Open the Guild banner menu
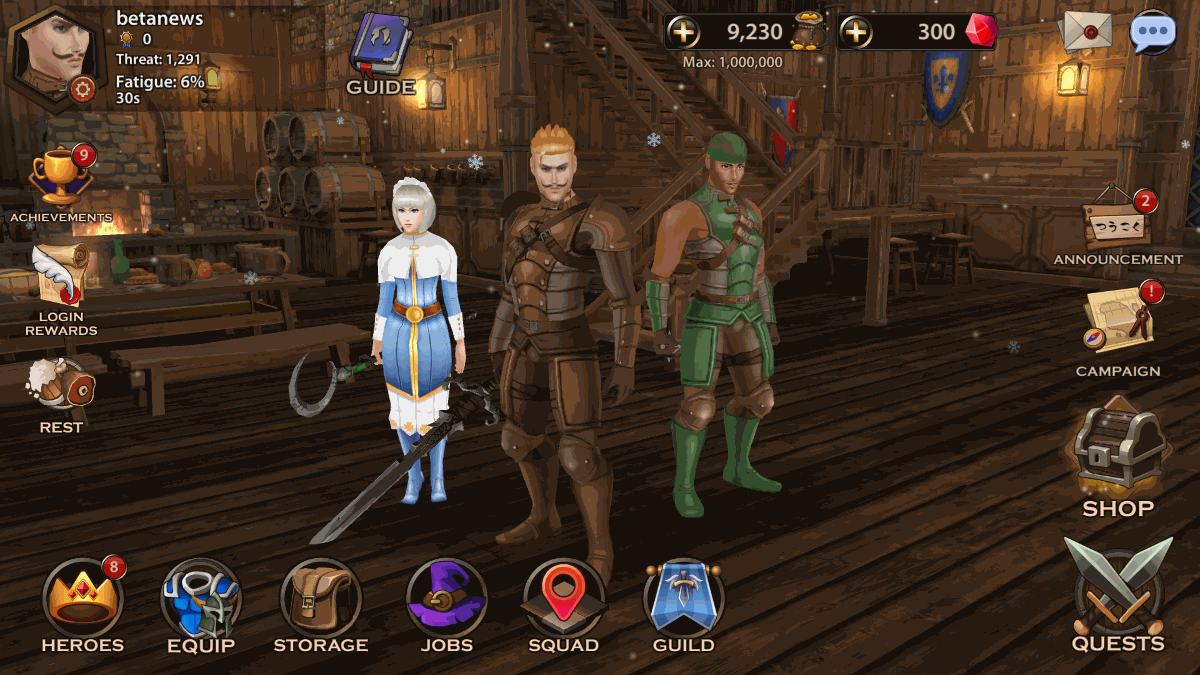The width and height of the screenshot is (1200, 675). point(684,598)
